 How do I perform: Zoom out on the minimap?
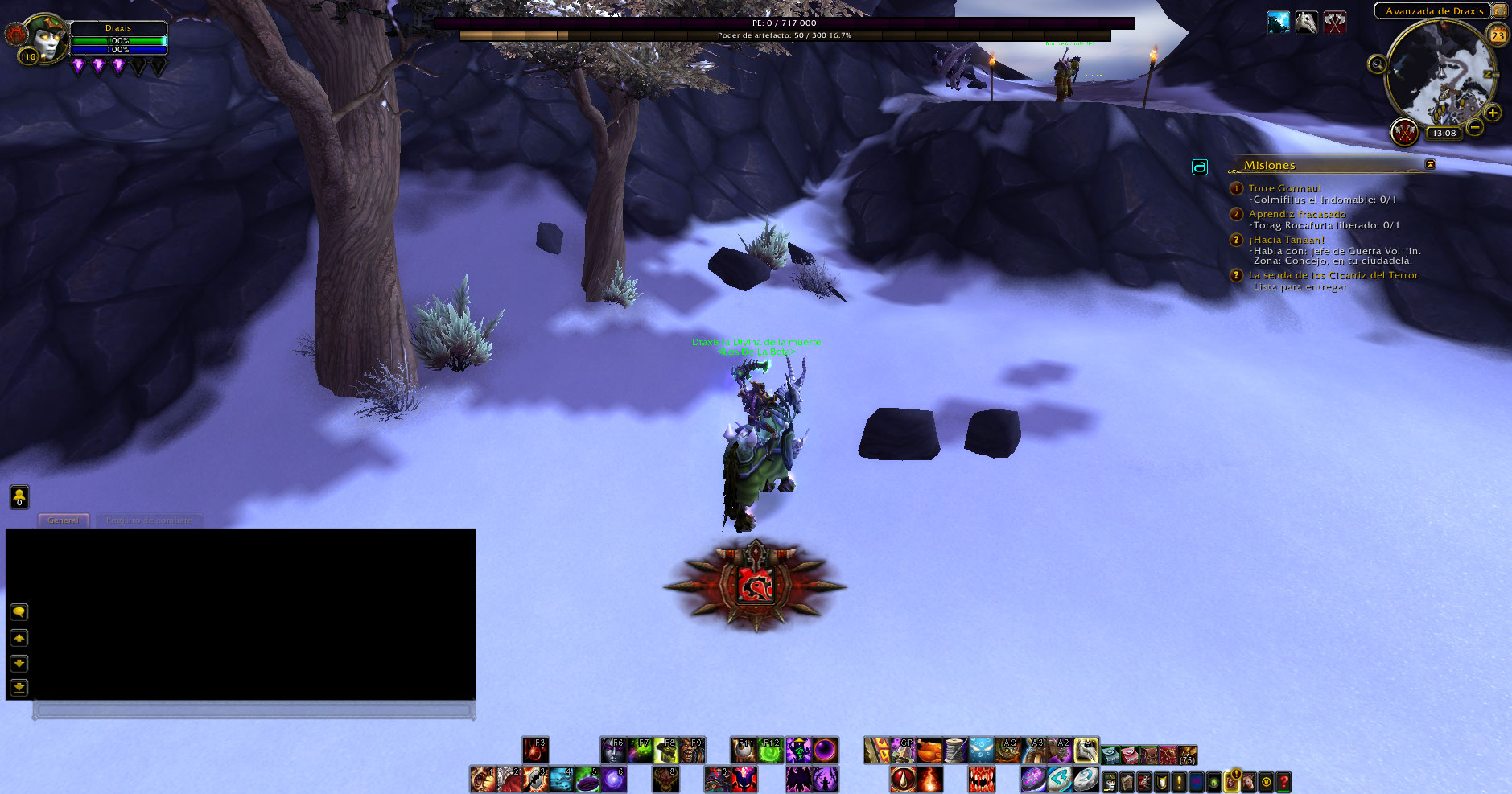click(1475, 127)
